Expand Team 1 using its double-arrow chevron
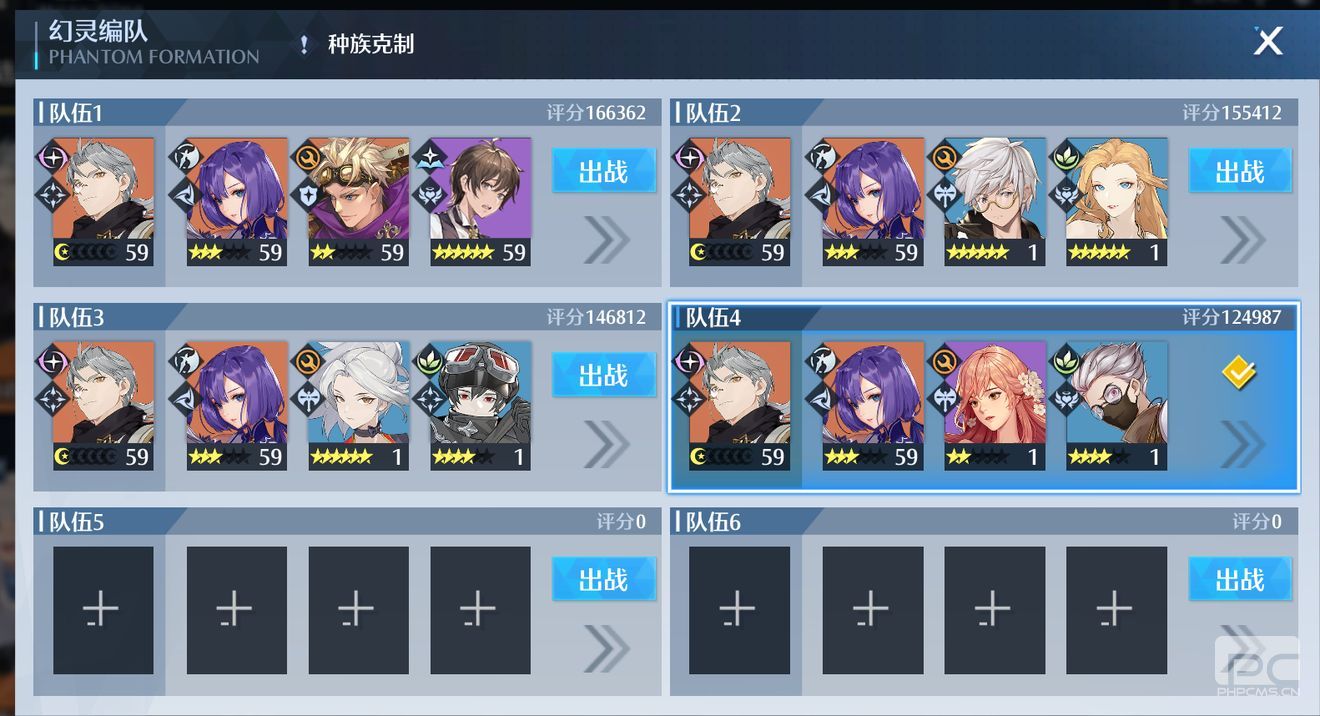Screen dimensions: 1320x716 point(606,240)
